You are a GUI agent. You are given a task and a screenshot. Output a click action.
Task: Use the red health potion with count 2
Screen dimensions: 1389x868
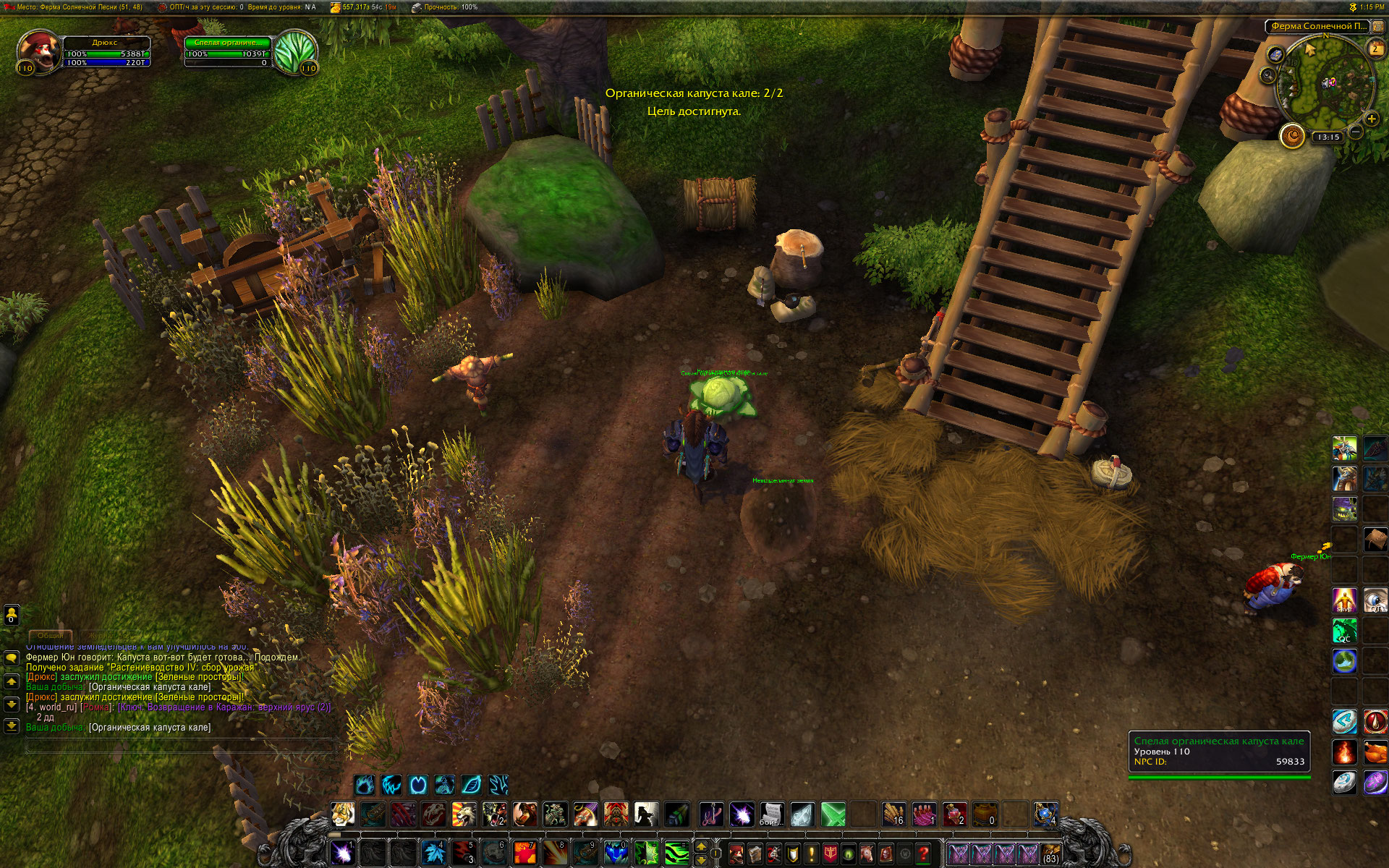pos(954,814)
